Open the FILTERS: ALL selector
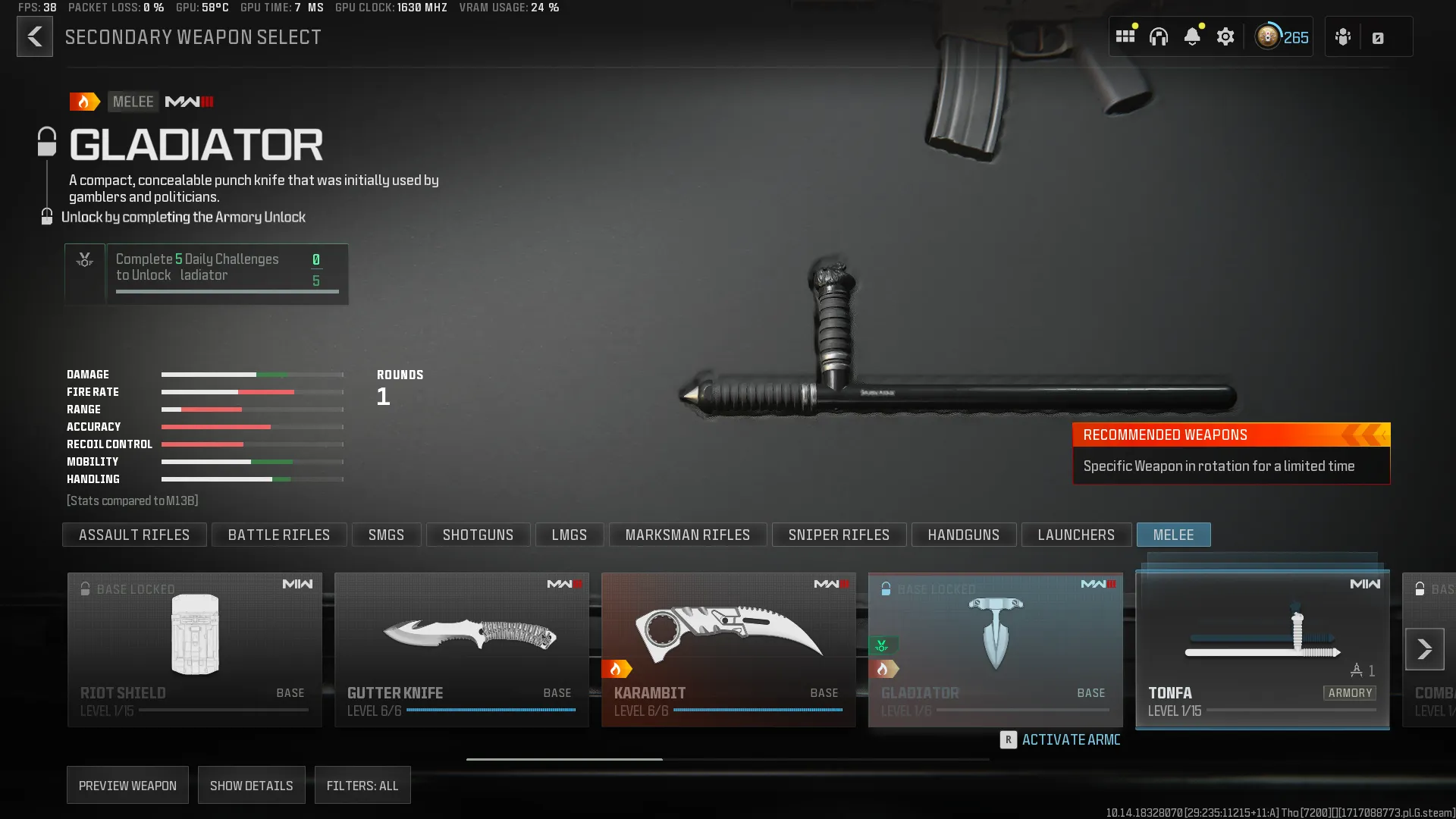This screenshot has width=1456, height=819. (362, 785)
